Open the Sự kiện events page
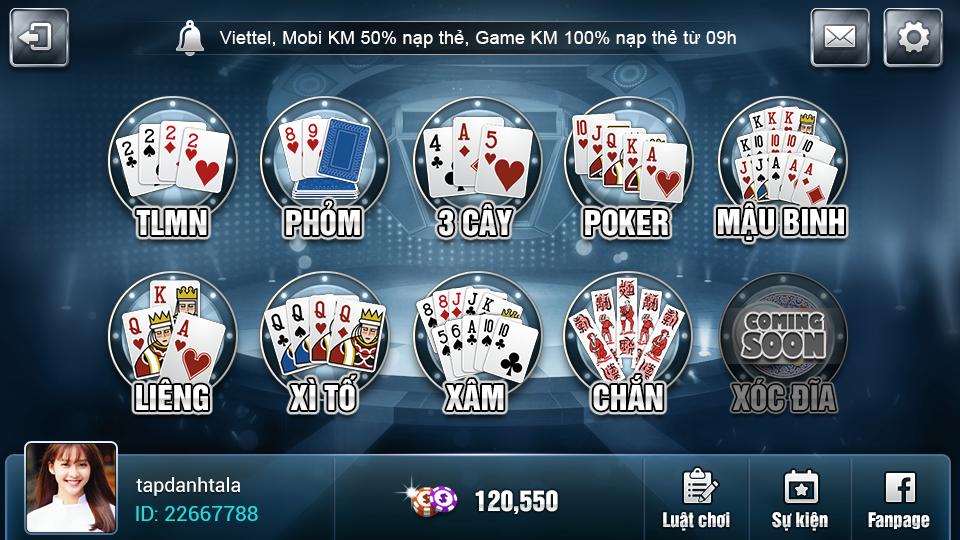 click(800, 499)
